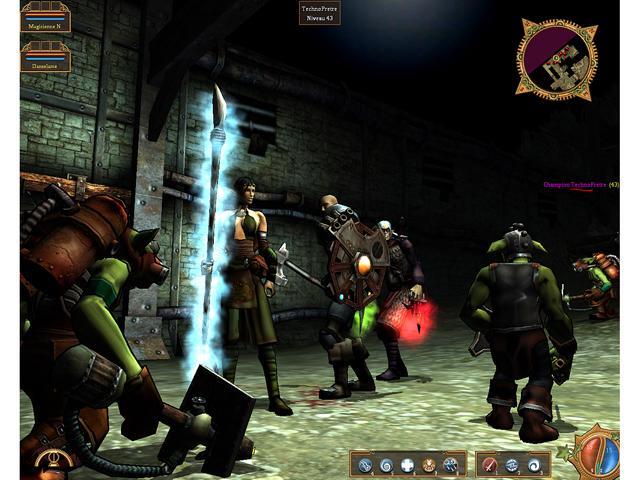
Task: Activate the orange figure skill icon
Action: pos(429,464)
